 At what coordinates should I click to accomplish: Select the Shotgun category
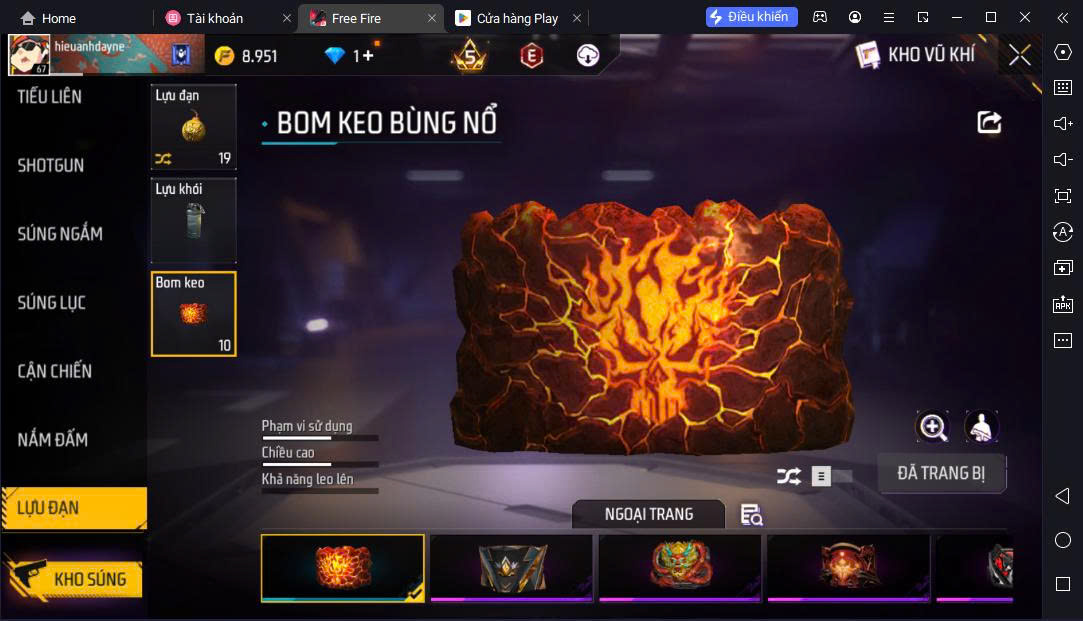coord(51,166)
